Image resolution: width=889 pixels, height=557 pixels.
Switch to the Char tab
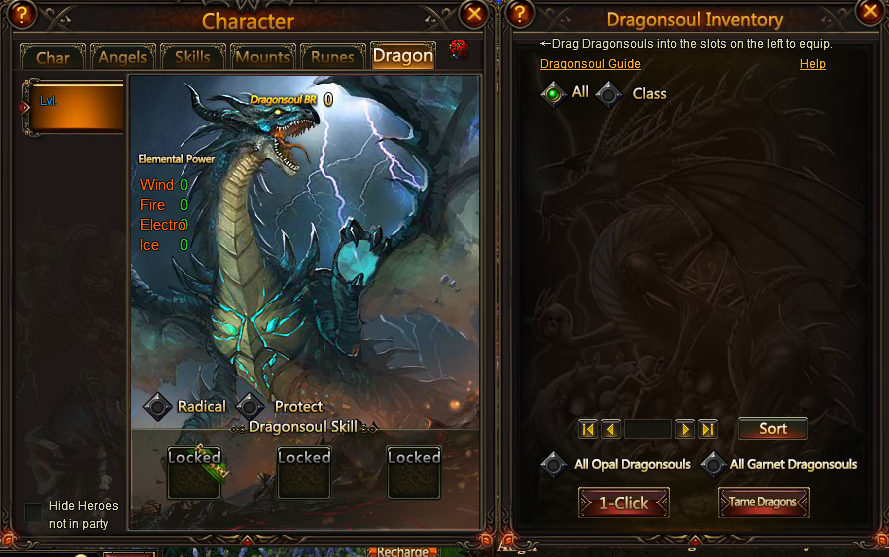coord(53,57)
